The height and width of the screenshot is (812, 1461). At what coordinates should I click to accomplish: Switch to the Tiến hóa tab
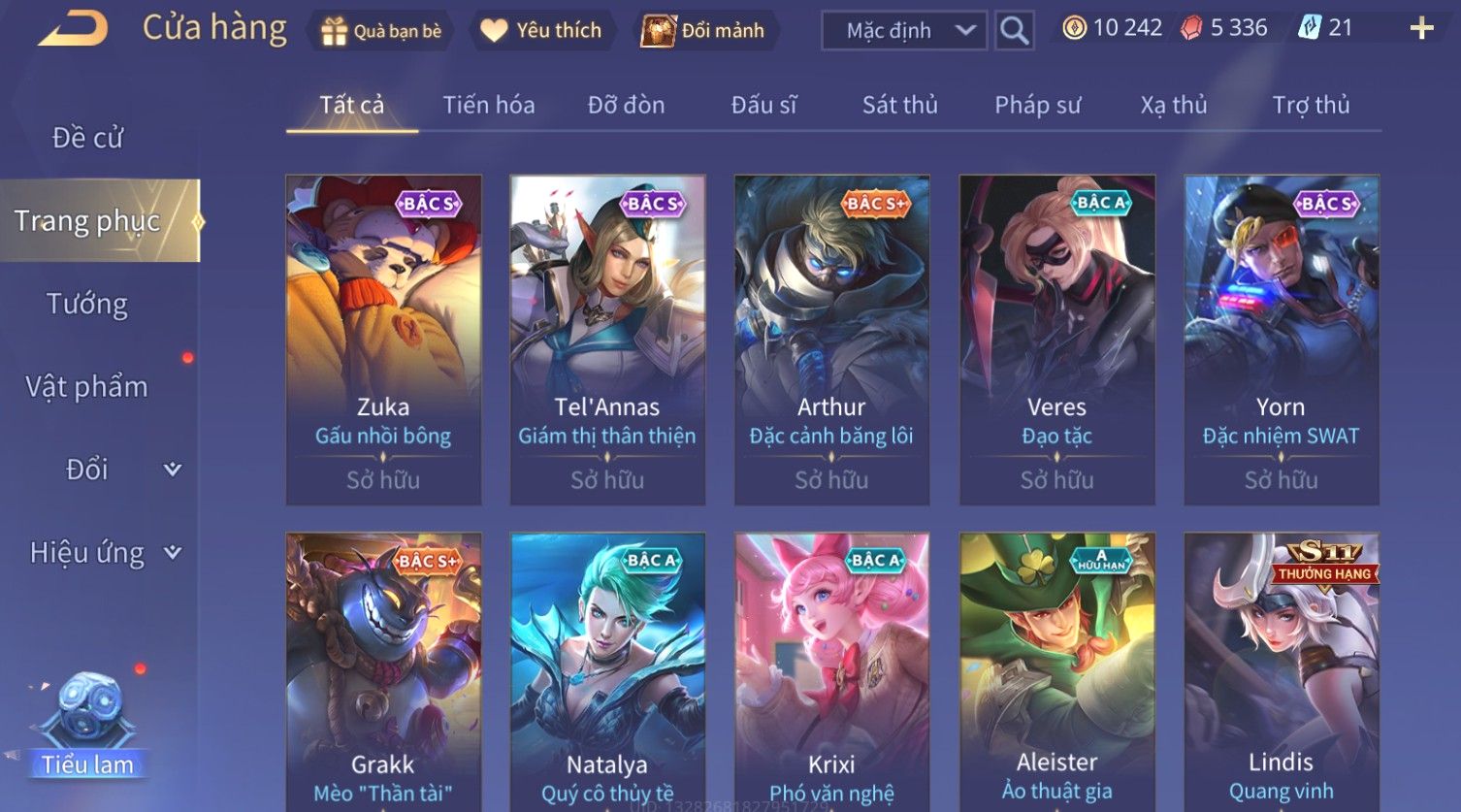pos(488,105)
